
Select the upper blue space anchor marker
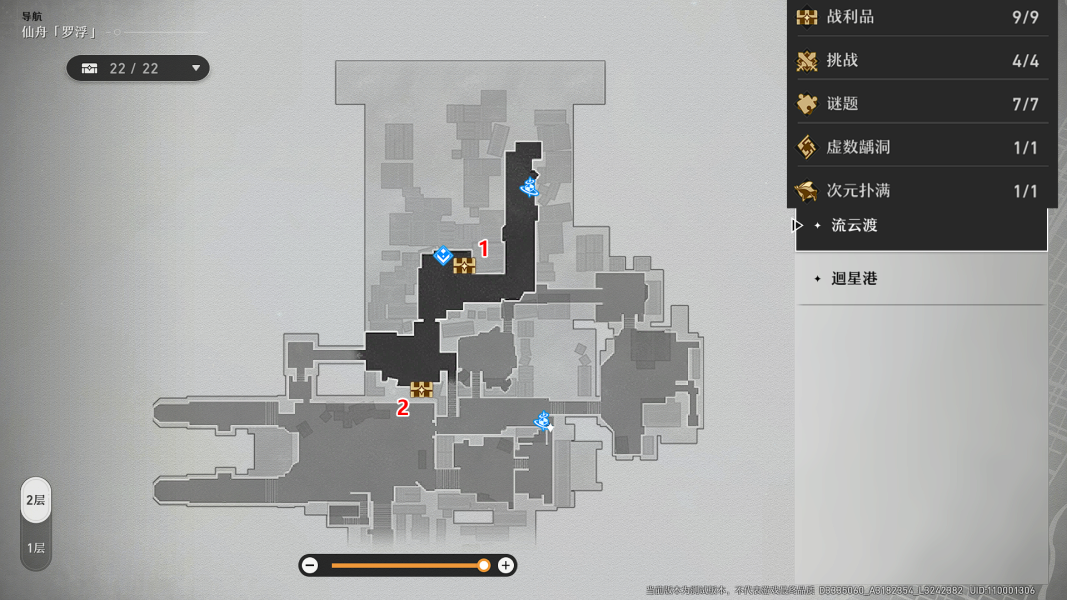[530, 187]
